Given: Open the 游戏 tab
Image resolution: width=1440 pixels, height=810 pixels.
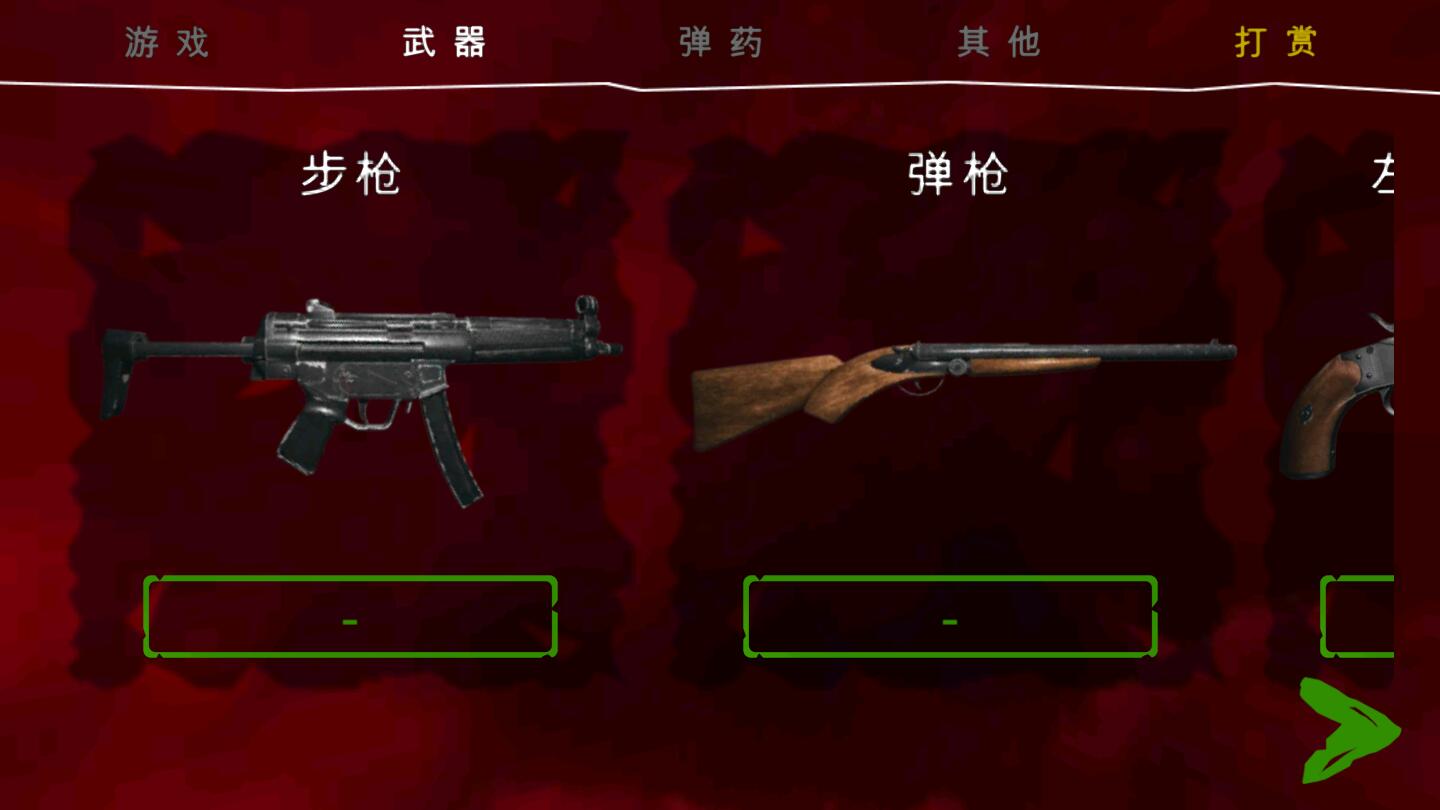Looking at the screenshot, I should click(x=163, y=43).
